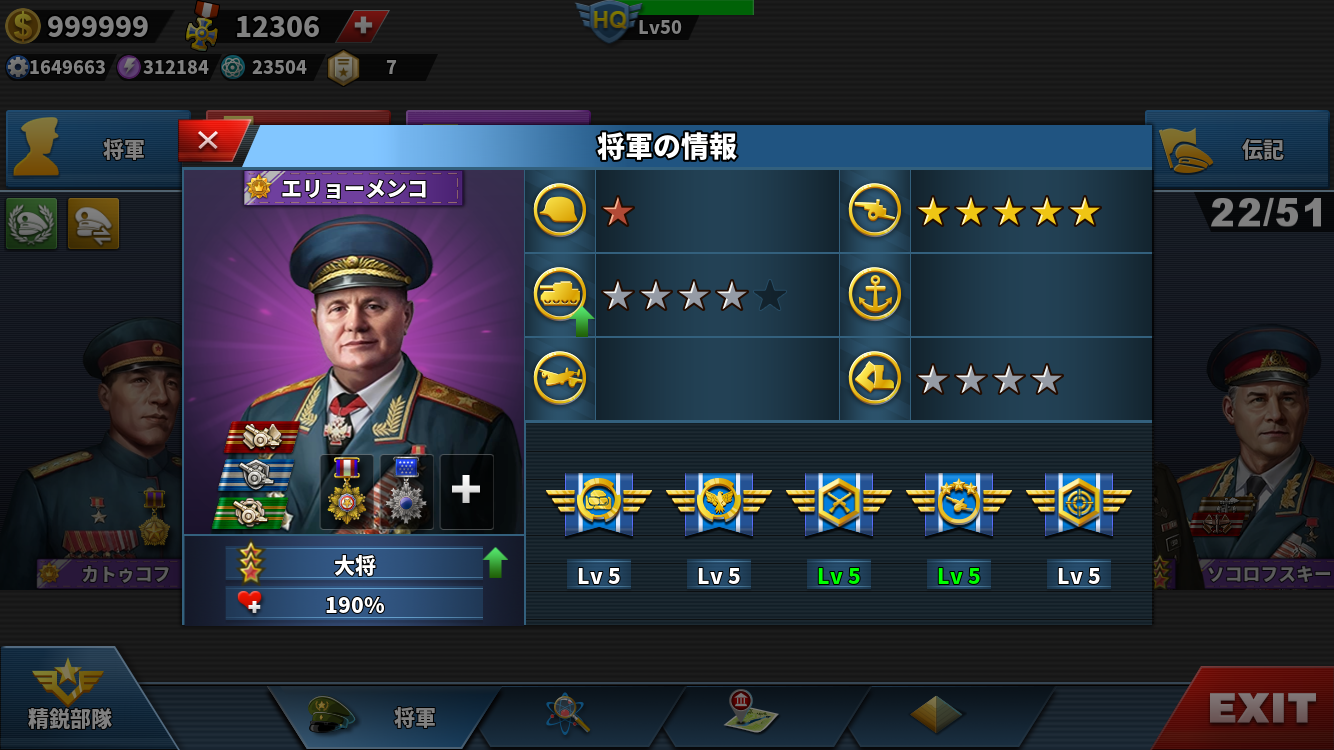Switch to the 将軍 bottom navigation tab
This screenshot has height=750, width=1334.
coord(385,716)
